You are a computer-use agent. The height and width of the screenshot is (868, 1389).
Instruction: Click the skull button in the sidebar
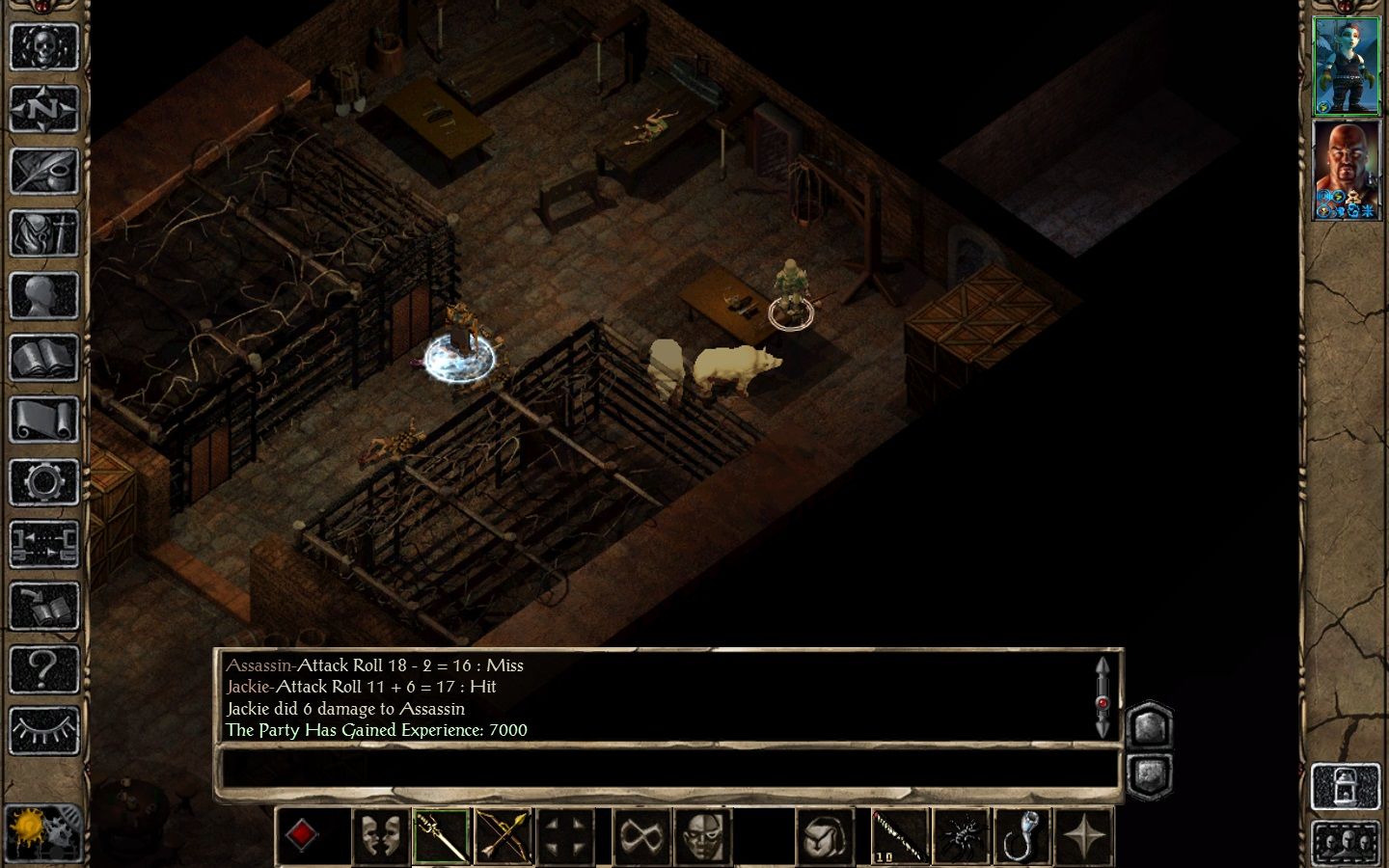[43, 46]
